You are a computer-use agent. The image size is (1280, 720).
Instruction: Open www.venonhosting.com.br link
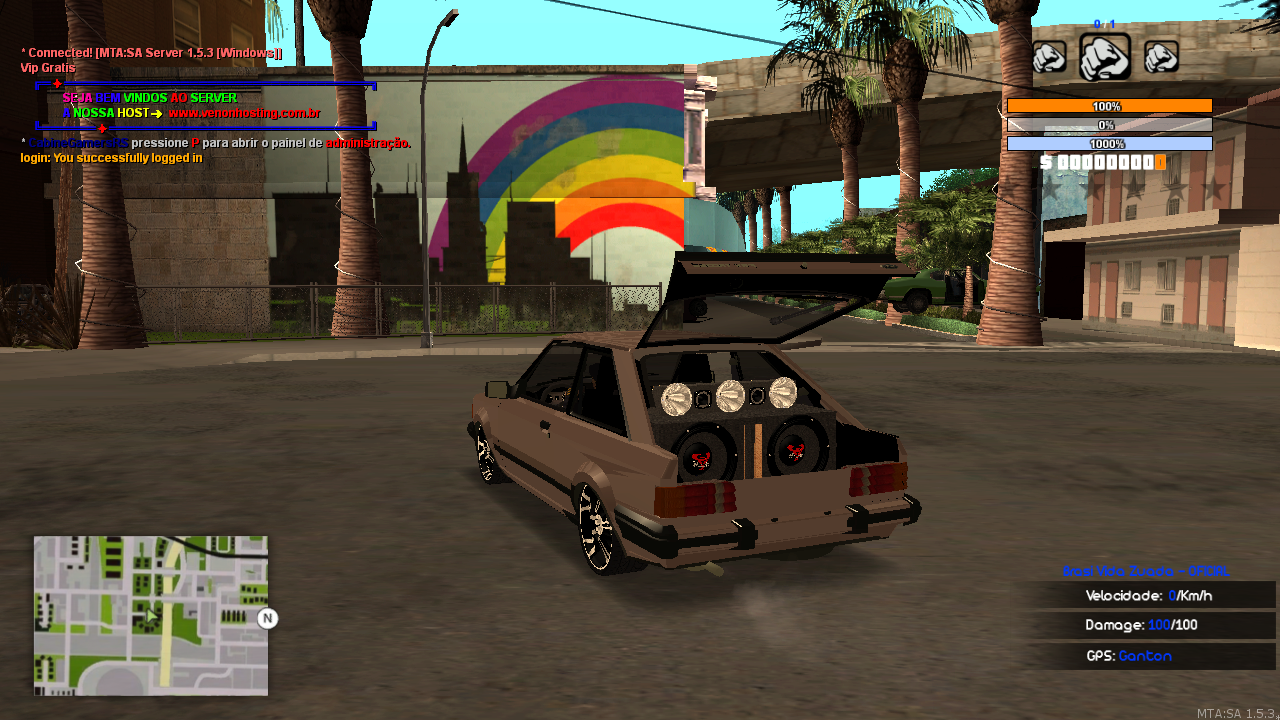point(246,114)
